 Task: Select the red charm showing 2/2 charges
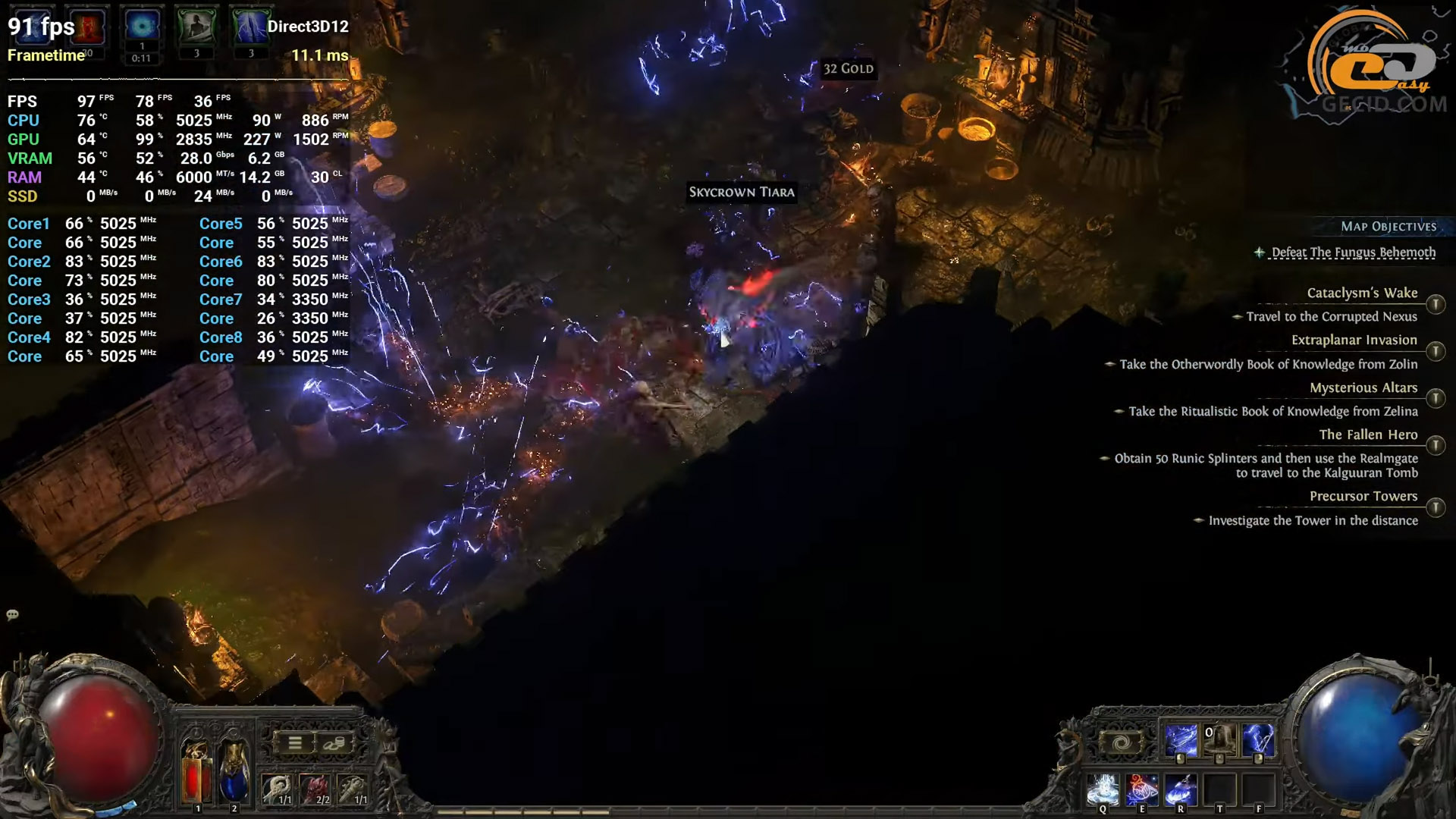(x=315, y=789)
